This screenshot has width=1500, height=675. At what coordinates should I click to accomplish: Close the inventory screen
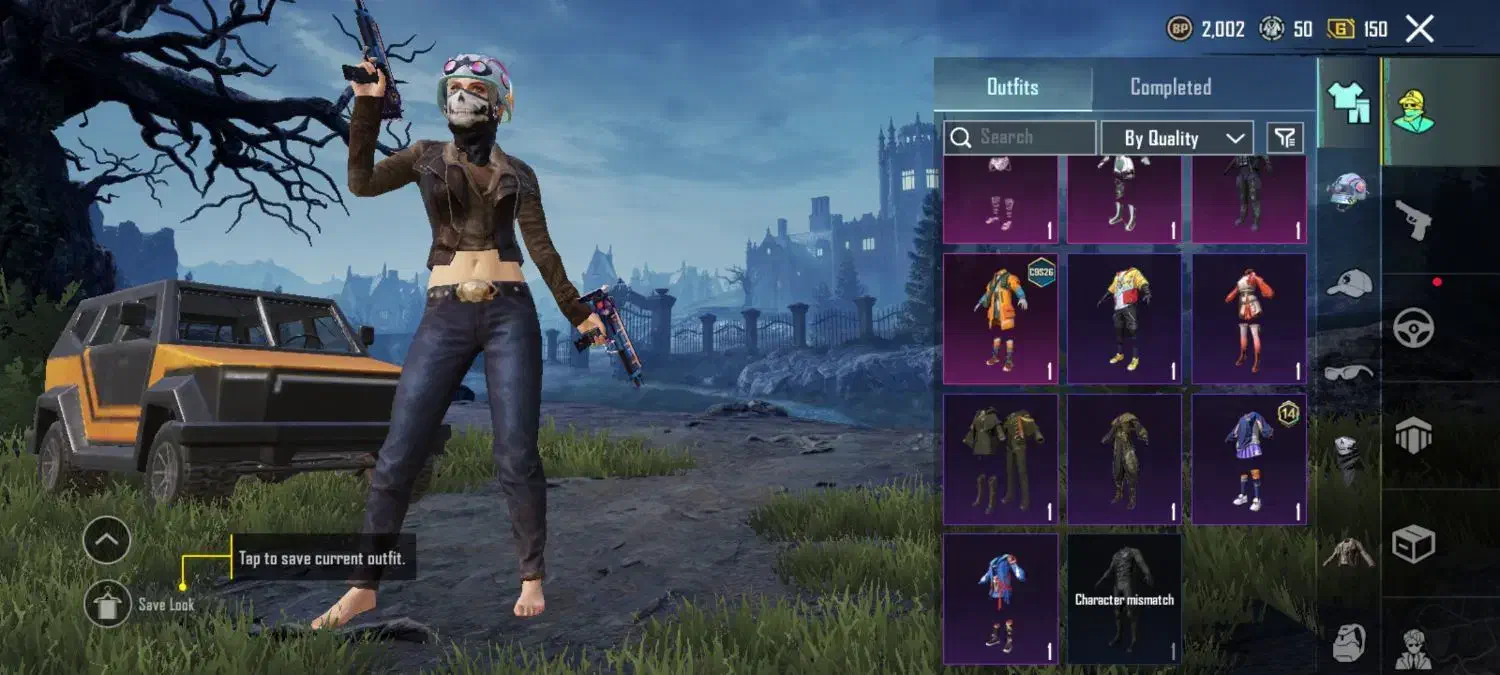[x=1419, y=29]
